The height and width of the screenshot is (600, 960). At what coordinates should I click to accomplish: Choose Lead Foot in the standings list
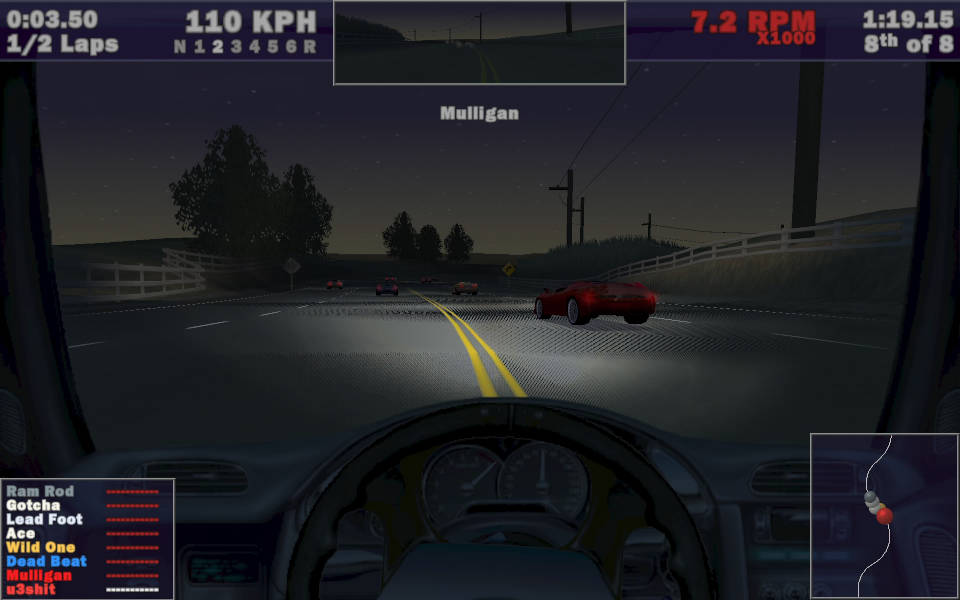coord(44,520)
